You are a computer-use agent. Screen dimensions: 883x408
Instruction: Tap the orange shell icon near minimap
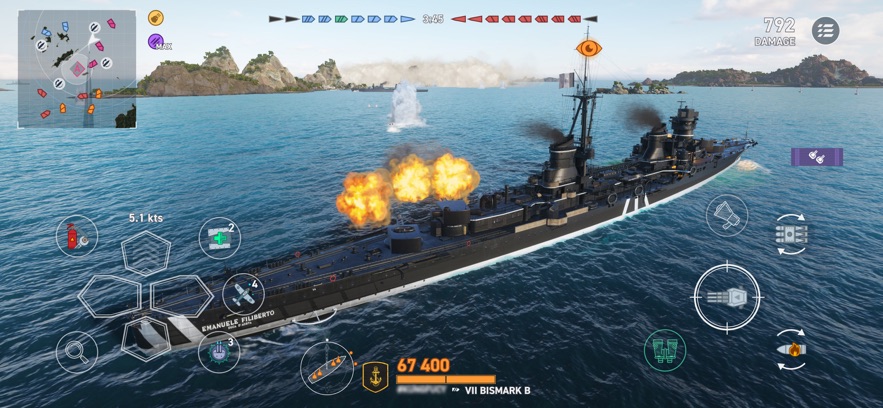[156, 18]
